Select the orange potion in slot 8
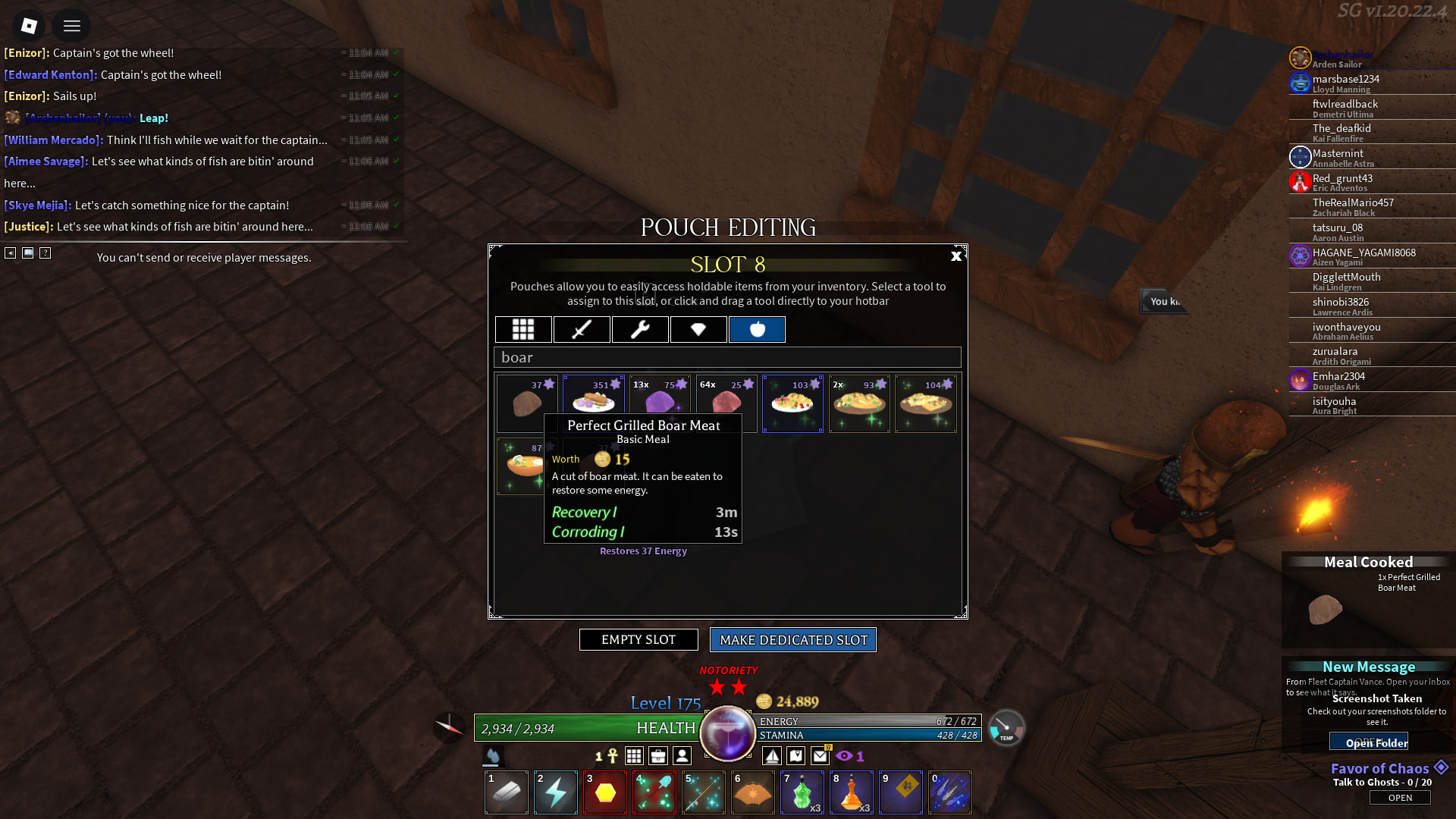This screenshot has height=819, width=1456. tap(852, 793)
